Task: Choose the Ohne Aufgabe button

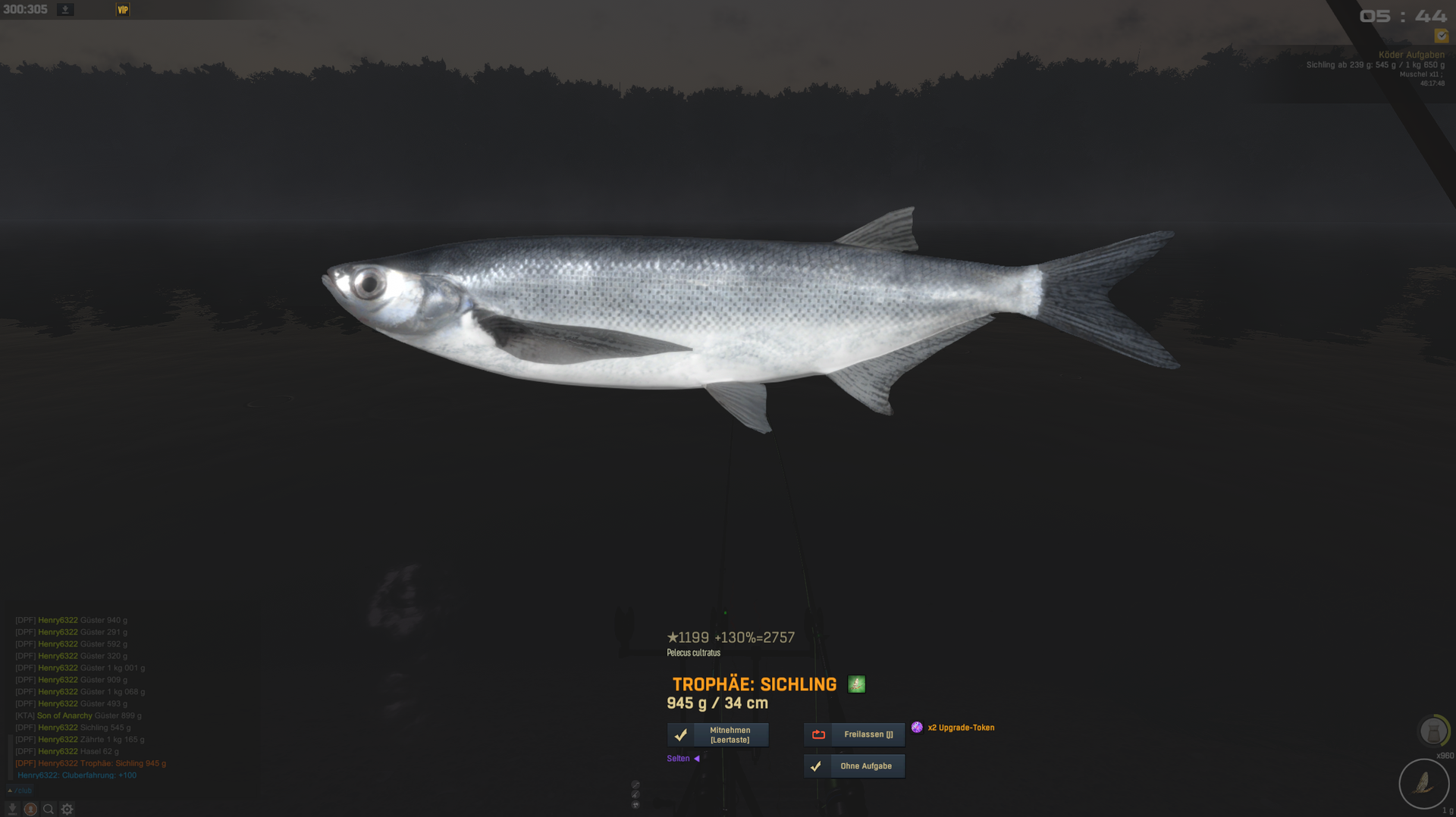Action: coord(854,766)
